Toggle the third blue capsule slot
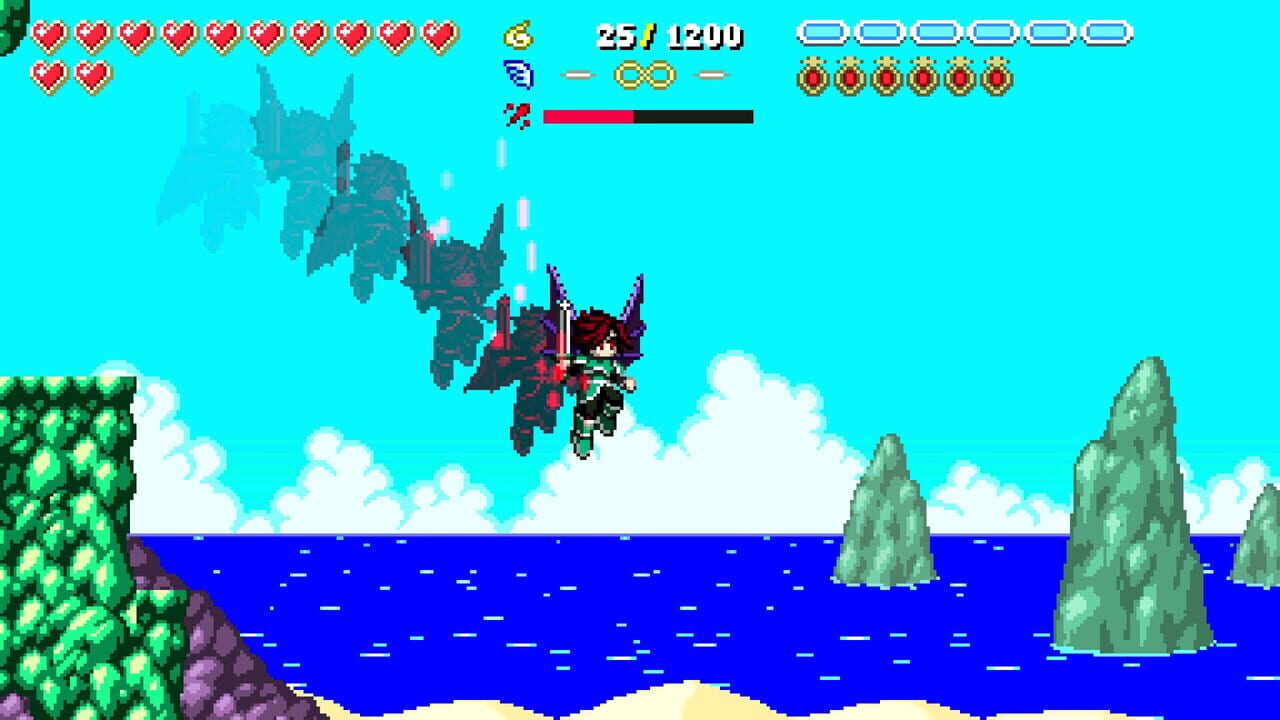The image size is (1280, 720). (933, 32)
